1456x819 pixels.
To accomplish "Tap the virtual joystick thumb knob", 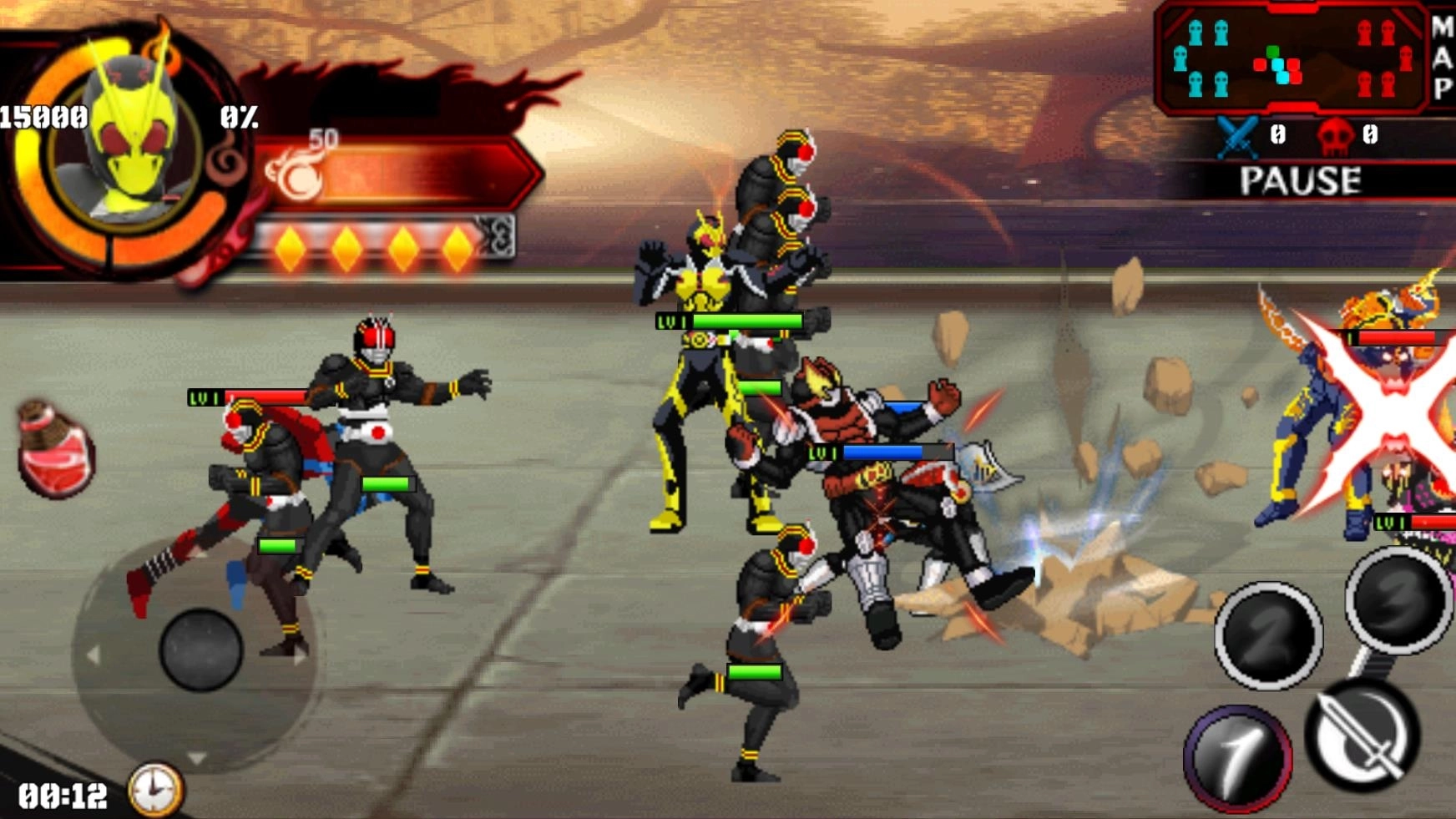I will (200, 650).
